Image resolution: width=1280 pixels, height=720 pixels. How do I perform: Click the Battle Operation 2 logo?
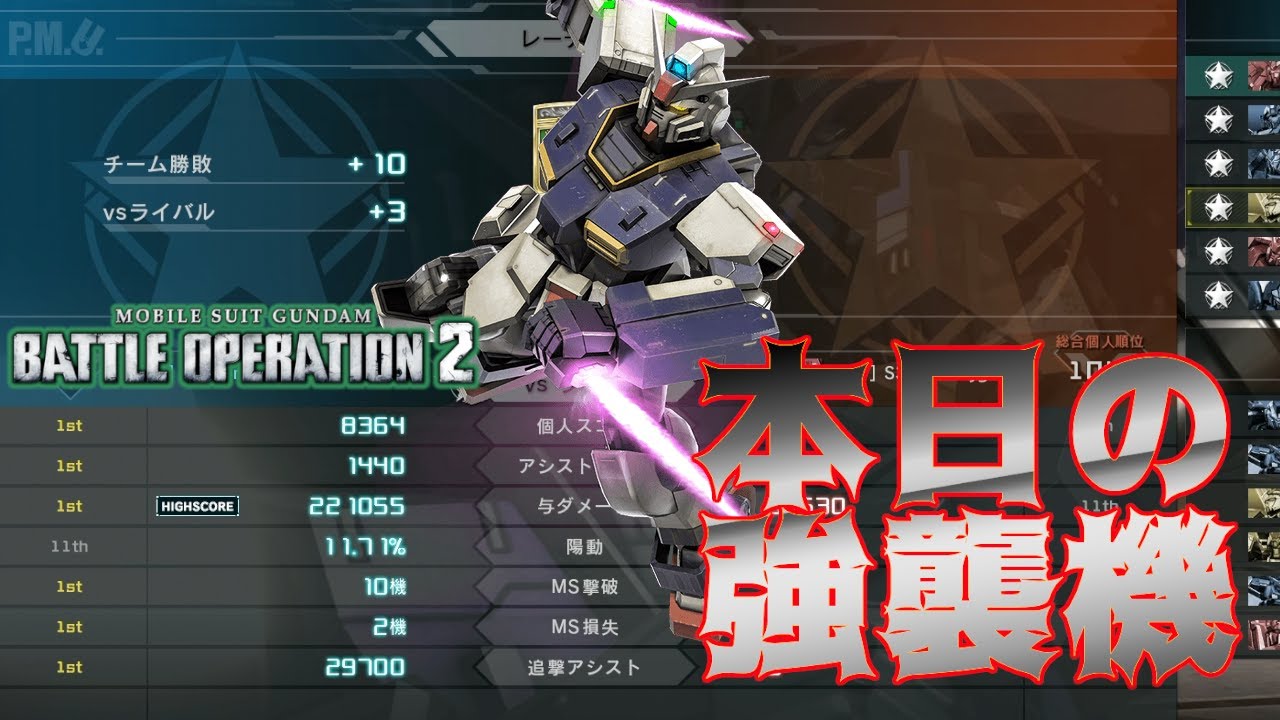click(x=240, y=350)
